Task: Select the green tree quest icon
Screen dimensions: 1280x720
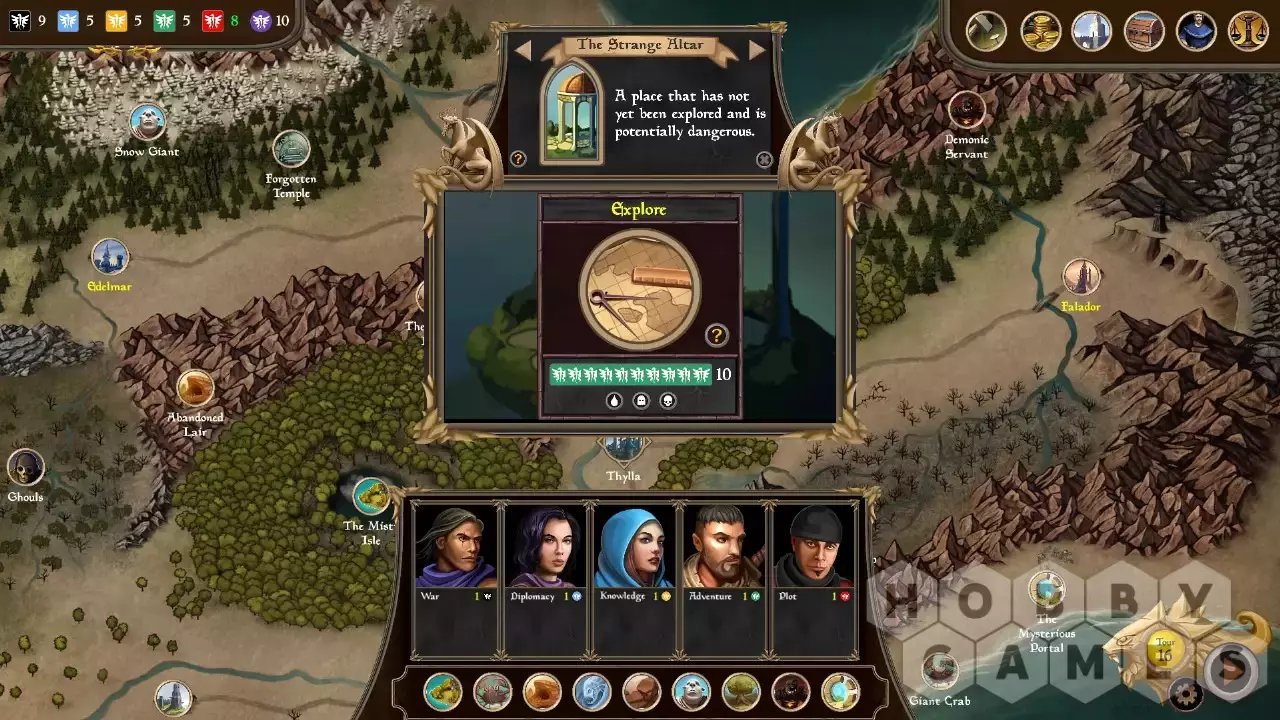Action: pyautogui.click(x=741, y=692)
